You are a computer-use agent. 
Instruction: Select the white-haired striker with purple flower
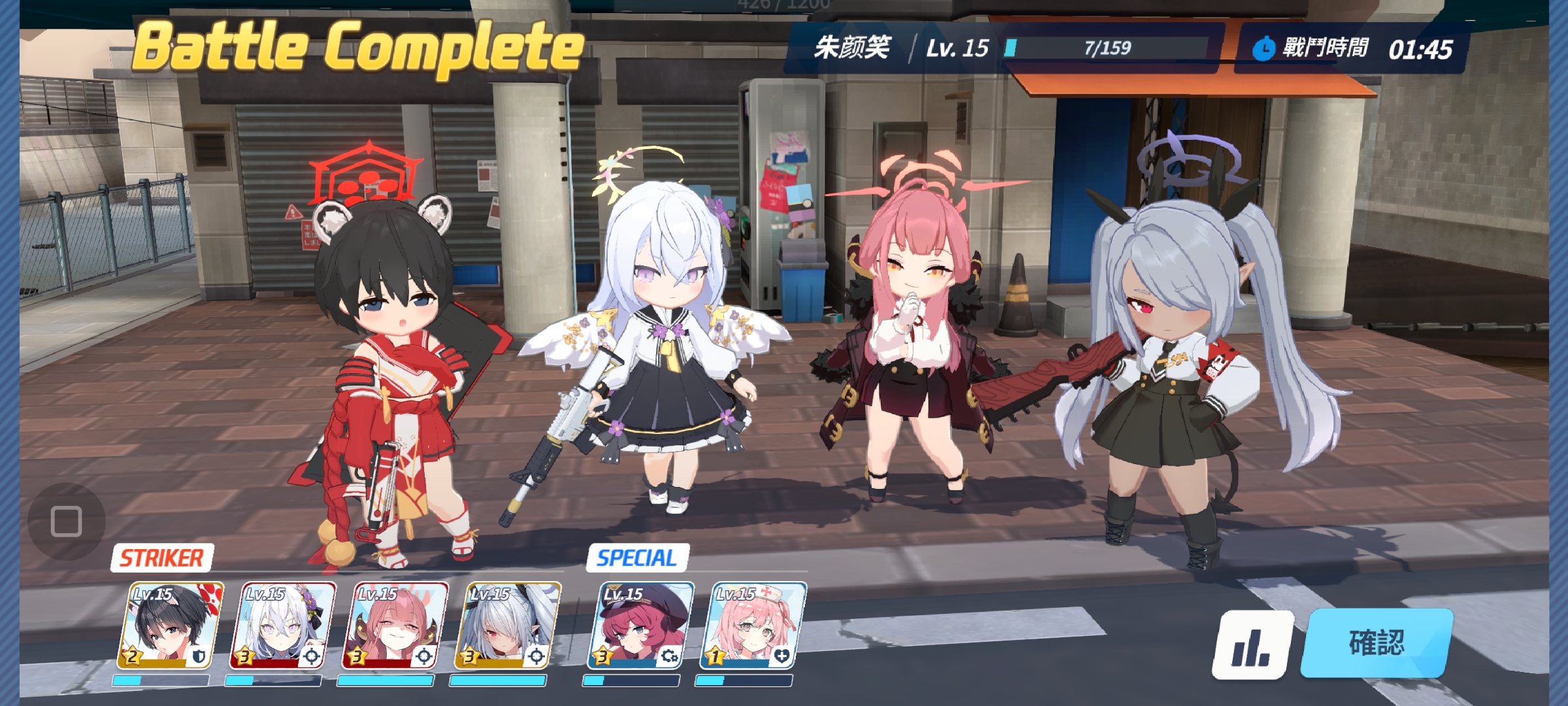(x=282, y=626)
